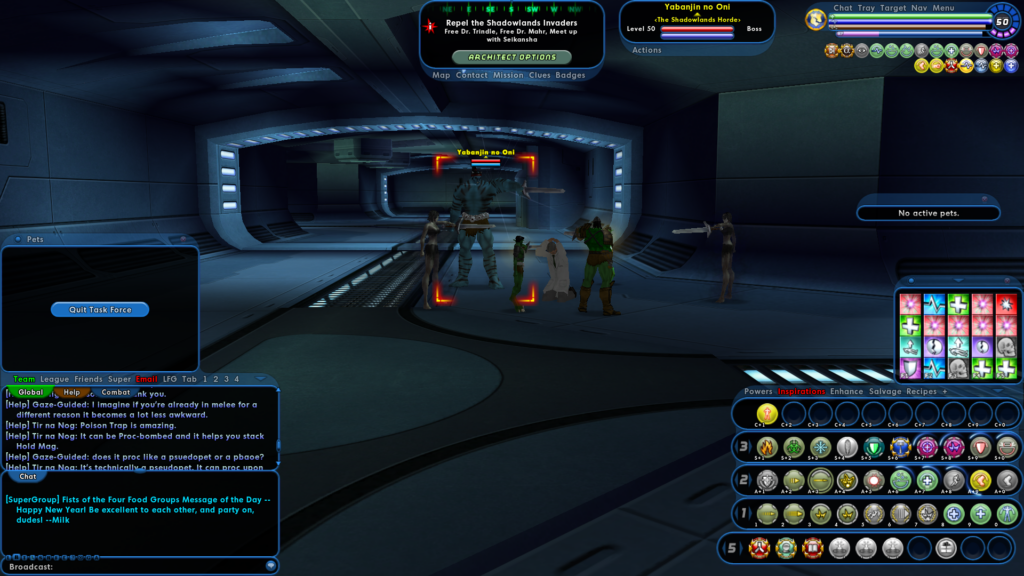The height and width of the screenshot is (576, 1024).
Task: Use the yellow inspiration in the top tray
Action: click(767, 413)
